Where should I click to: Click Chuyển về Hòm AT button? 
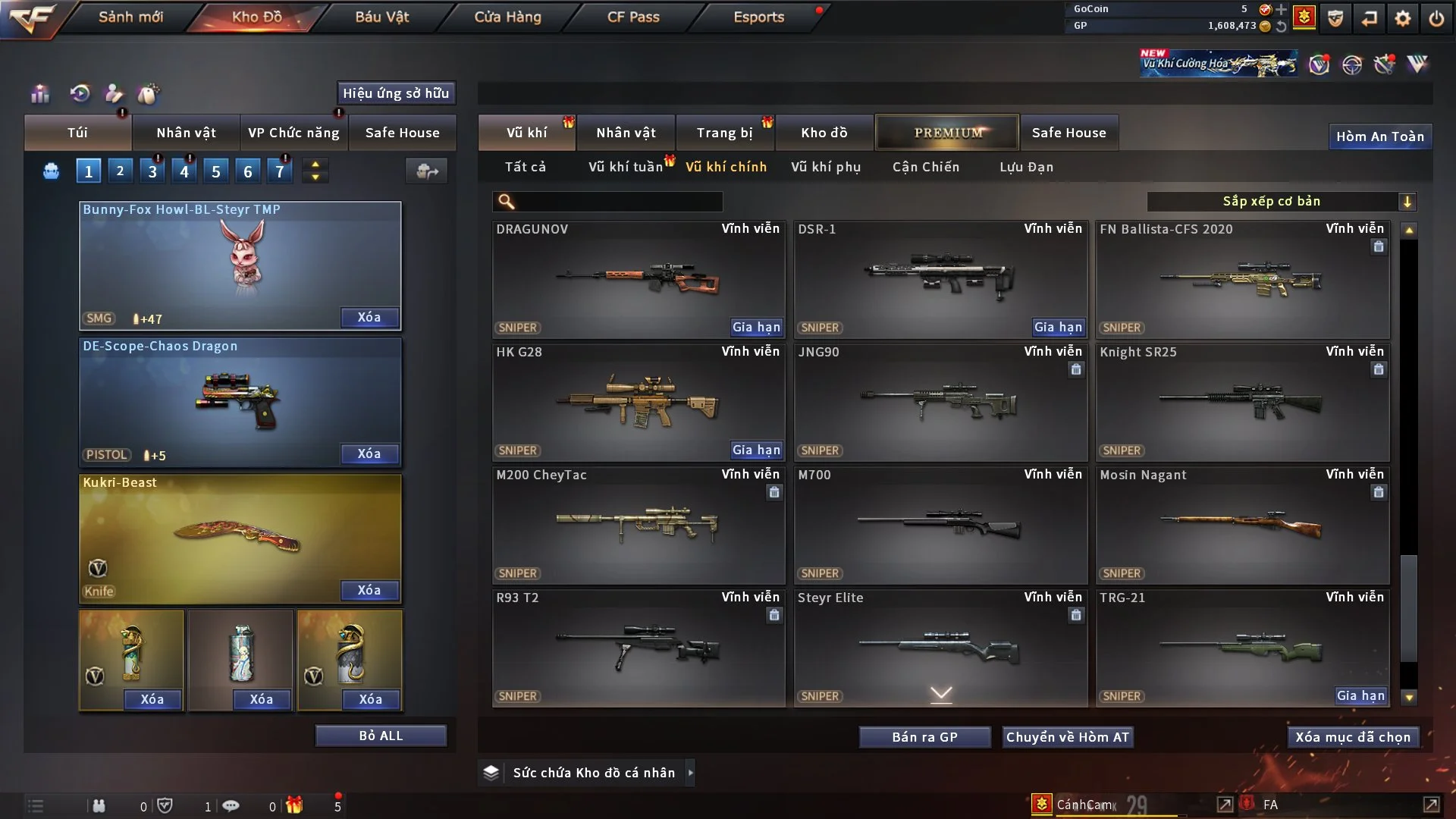point(1068,737)
